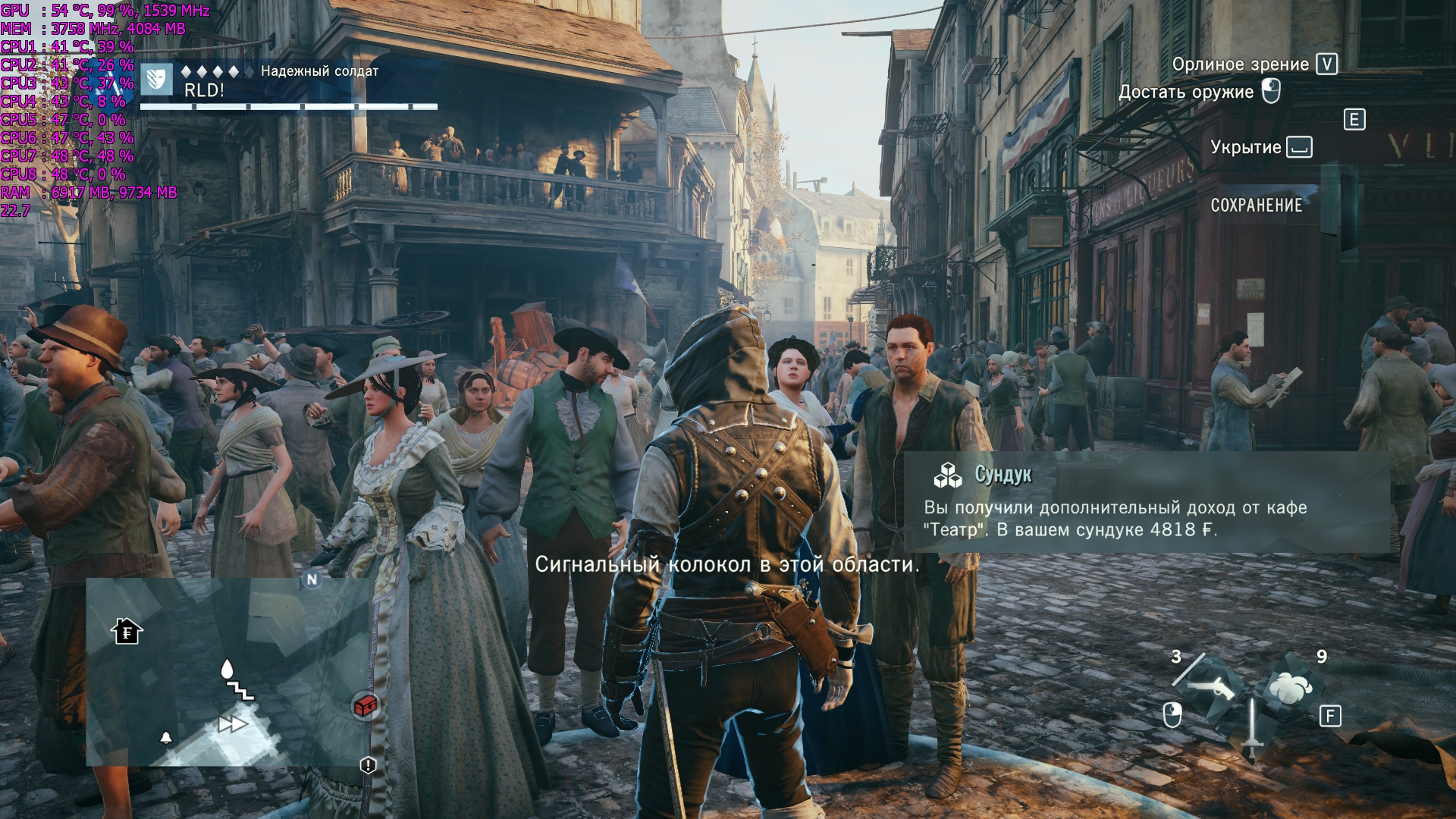Select the red chest marker on minimap
1456x819 pixels.
(x=366, y=706)
